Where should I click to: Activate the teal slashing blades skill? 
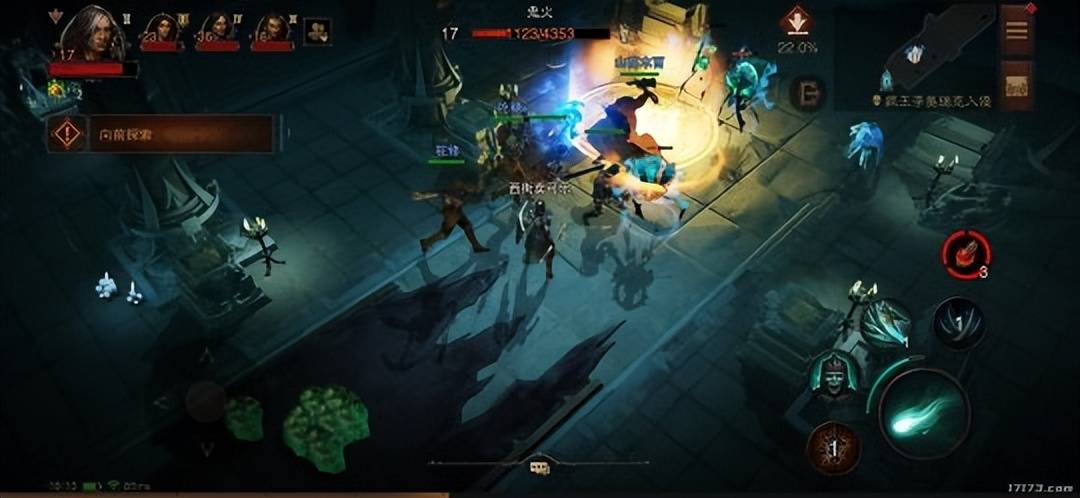(885, 325)
